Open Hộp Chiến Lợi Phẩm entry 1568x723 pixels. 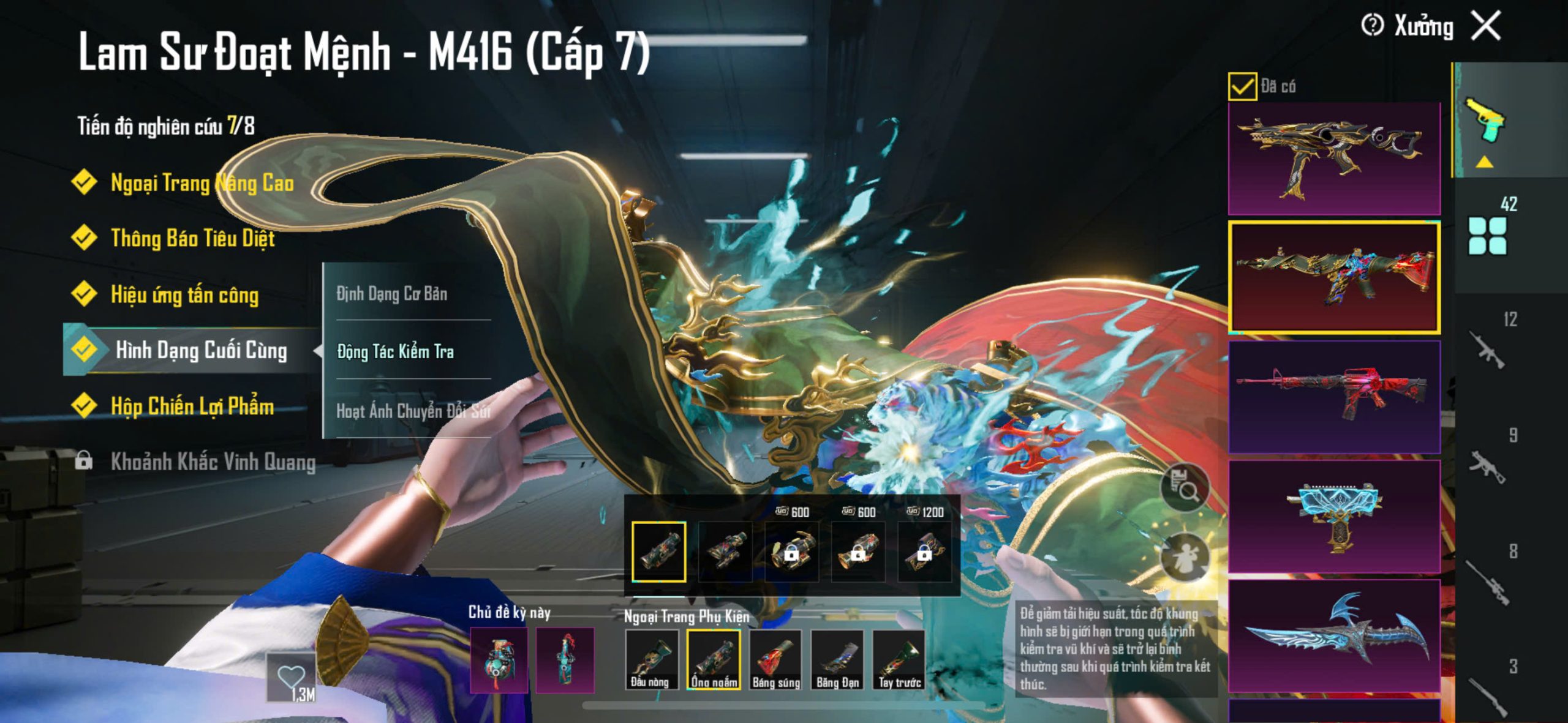(x=192, y=406)
